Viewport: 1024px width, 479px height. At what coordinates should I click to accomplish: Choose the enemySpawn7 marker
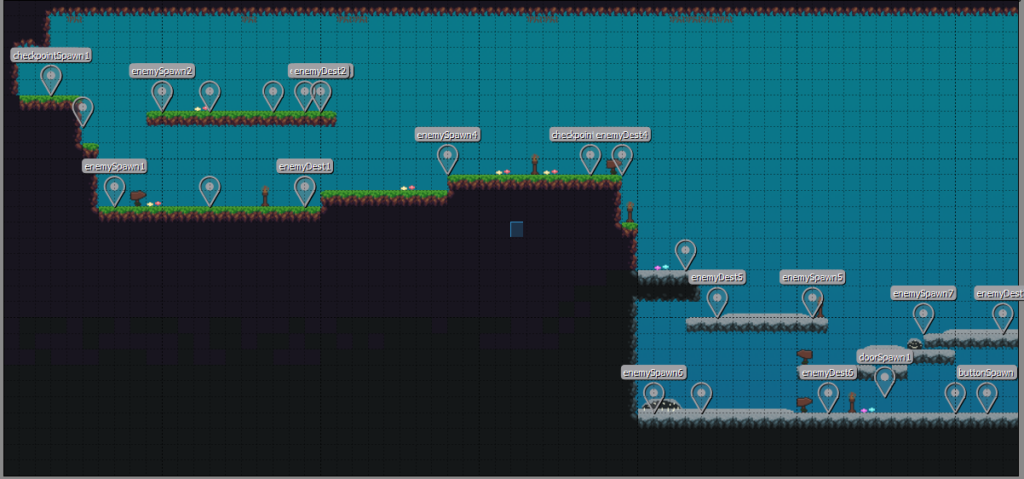(923, 315)
